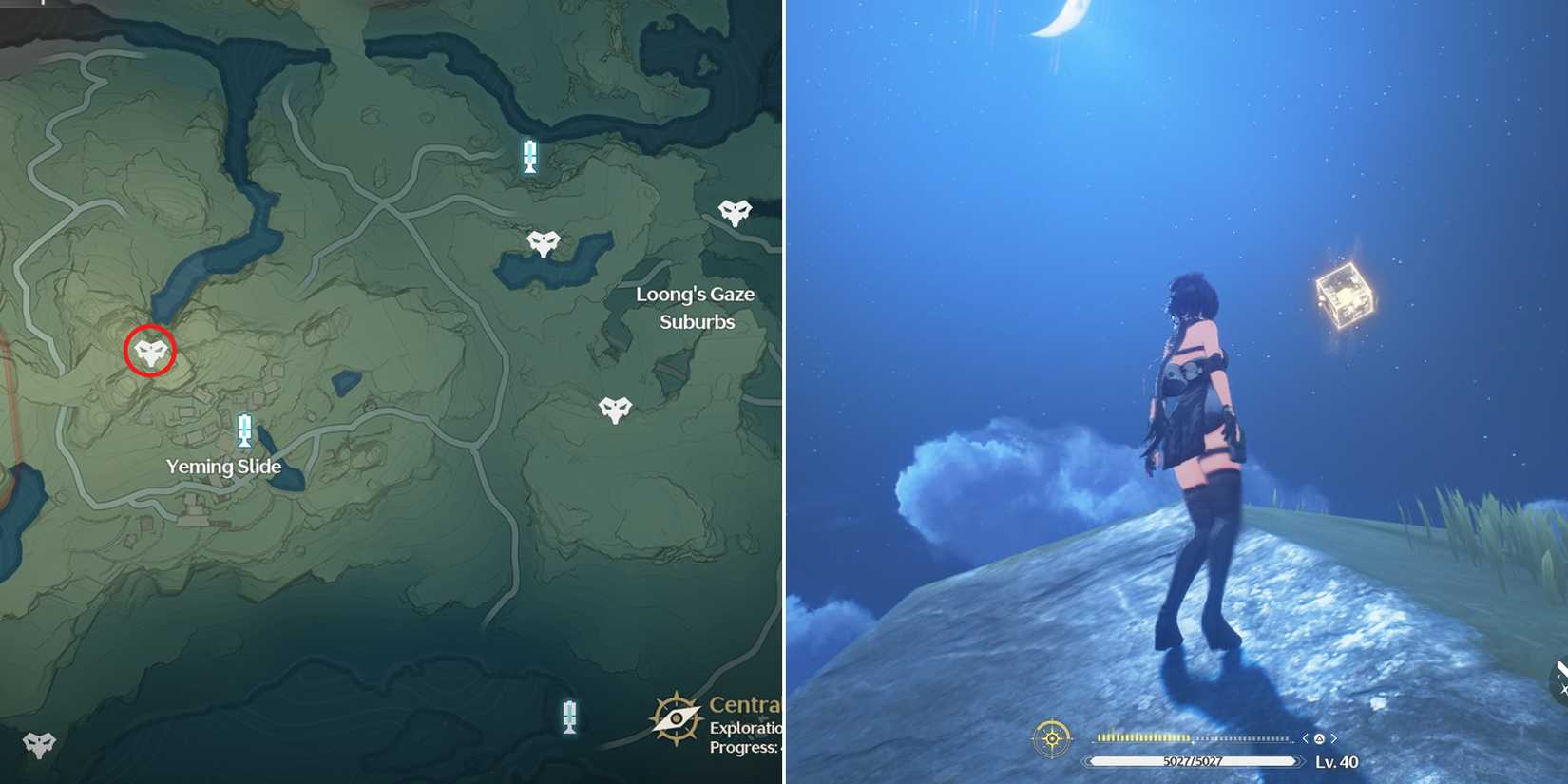Click the golden compass gauge in the HUD
The height and width of the screenshot is (784, 1568).
click(x=1051, y=738)
